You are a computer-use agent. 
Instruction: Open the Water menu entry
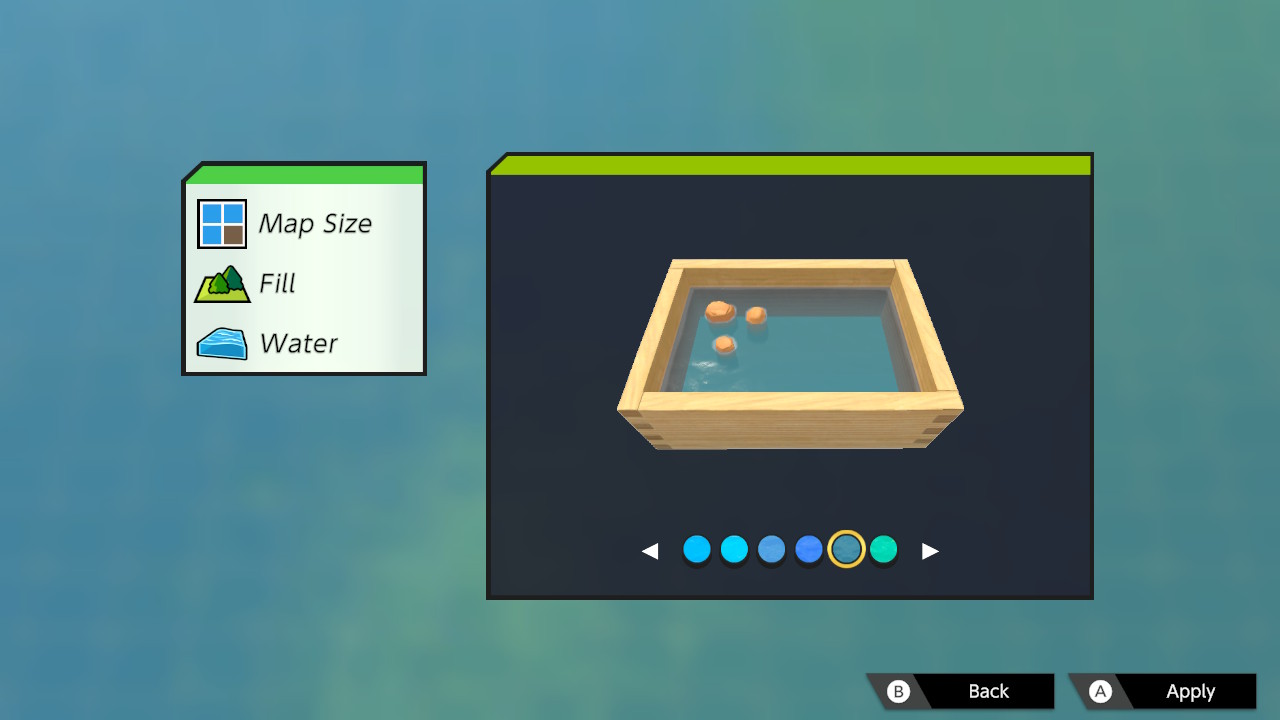click(297, 343)
